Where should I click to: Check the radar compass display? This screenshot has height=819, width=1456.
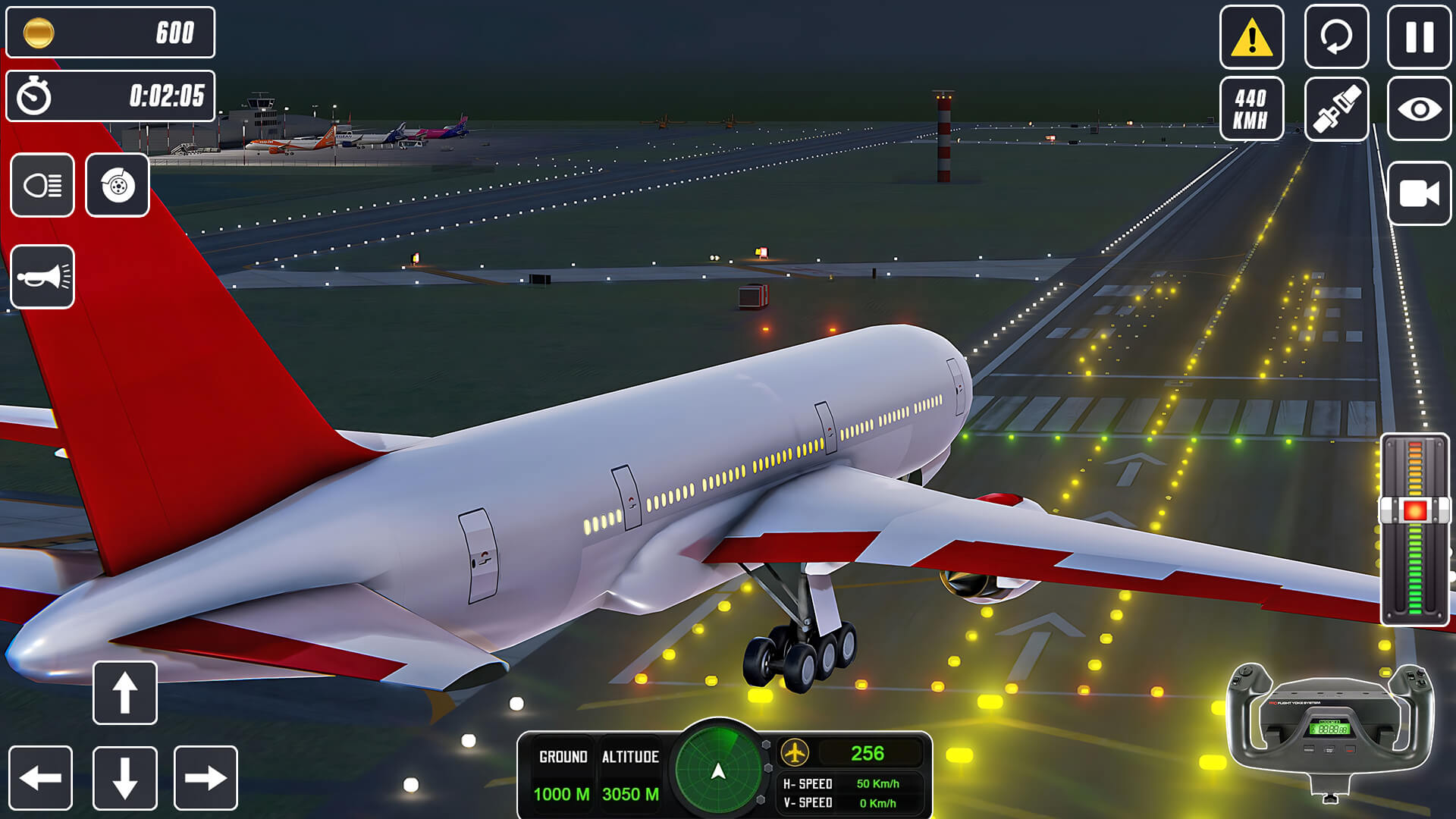pyautogui.click(x=716, y=768)
